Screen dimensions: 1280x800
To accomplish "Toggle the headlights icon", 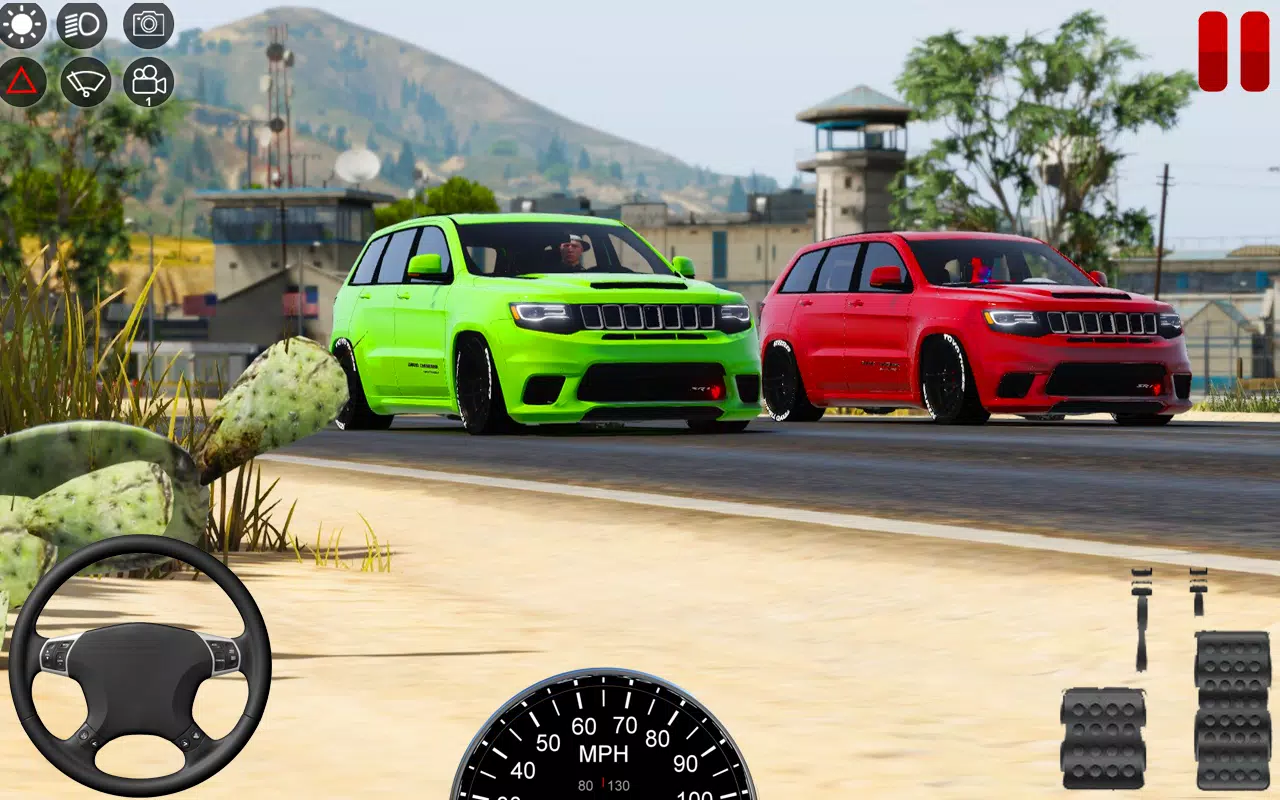I will (x=82, y=24).
